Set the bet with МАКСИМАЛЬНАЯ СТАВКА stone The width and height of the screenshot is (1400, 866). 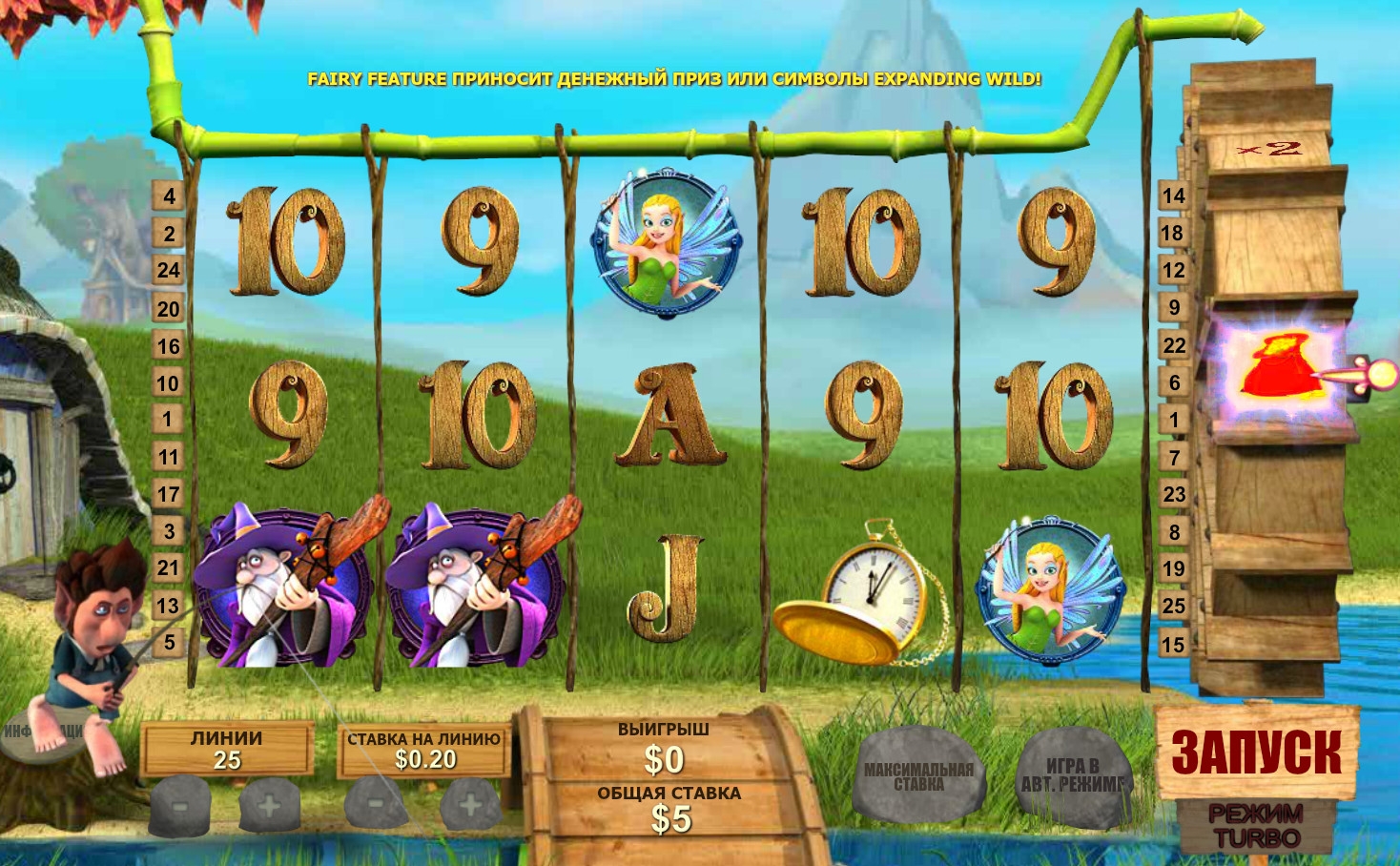[x=918, y=775]
